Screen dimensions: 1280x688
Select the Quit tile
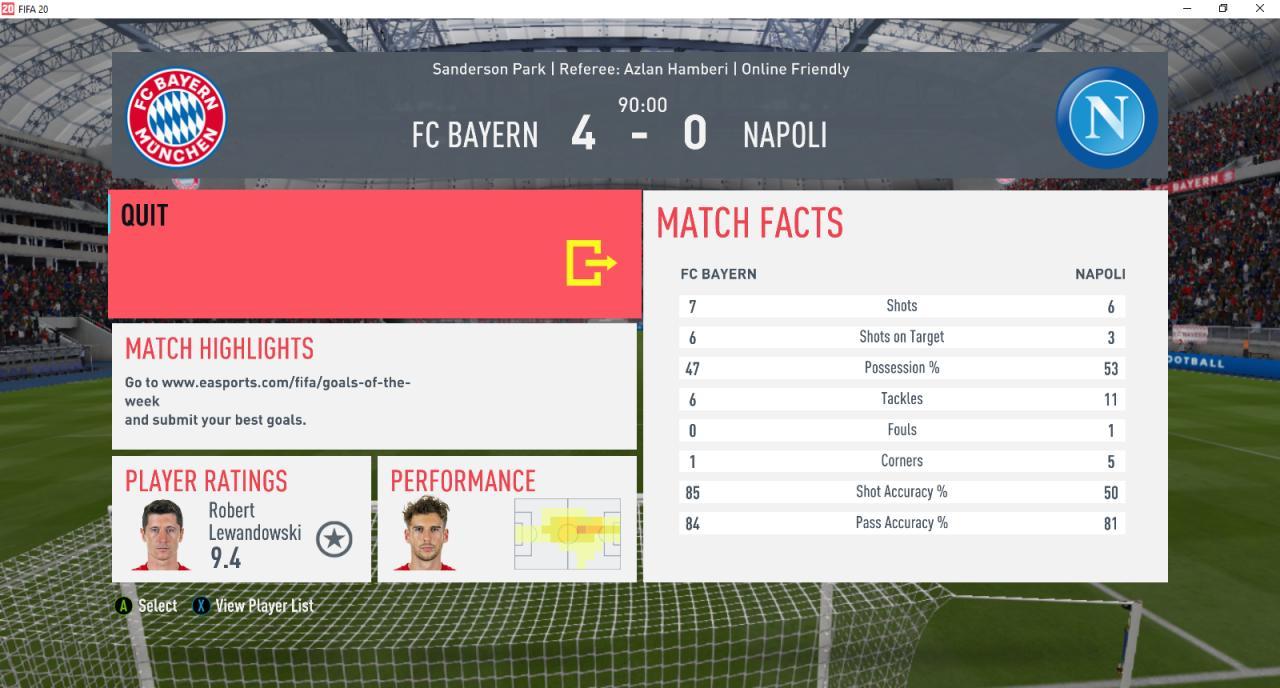click(375, 255)
